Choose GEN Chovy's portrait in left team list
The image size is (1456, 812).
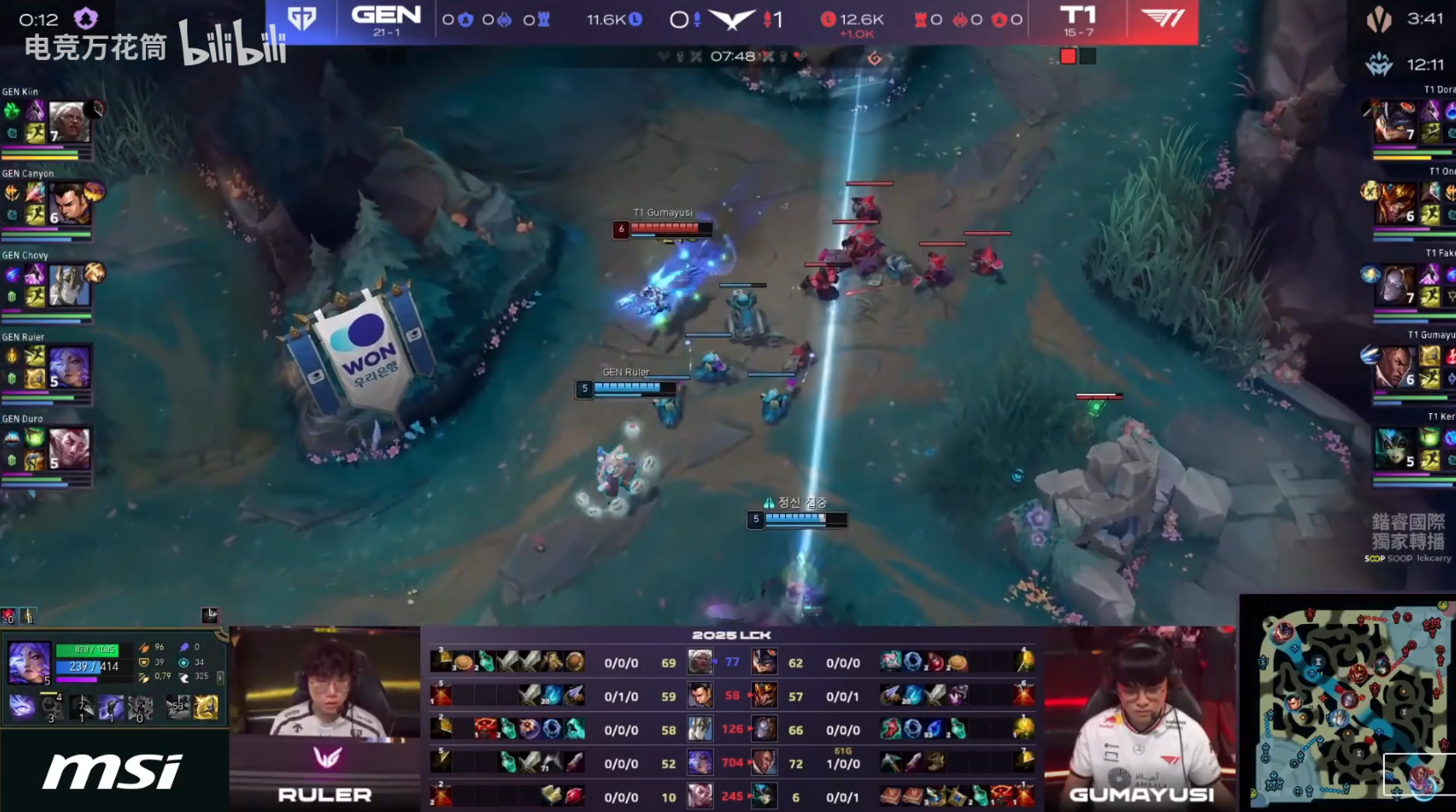(69, 285)
